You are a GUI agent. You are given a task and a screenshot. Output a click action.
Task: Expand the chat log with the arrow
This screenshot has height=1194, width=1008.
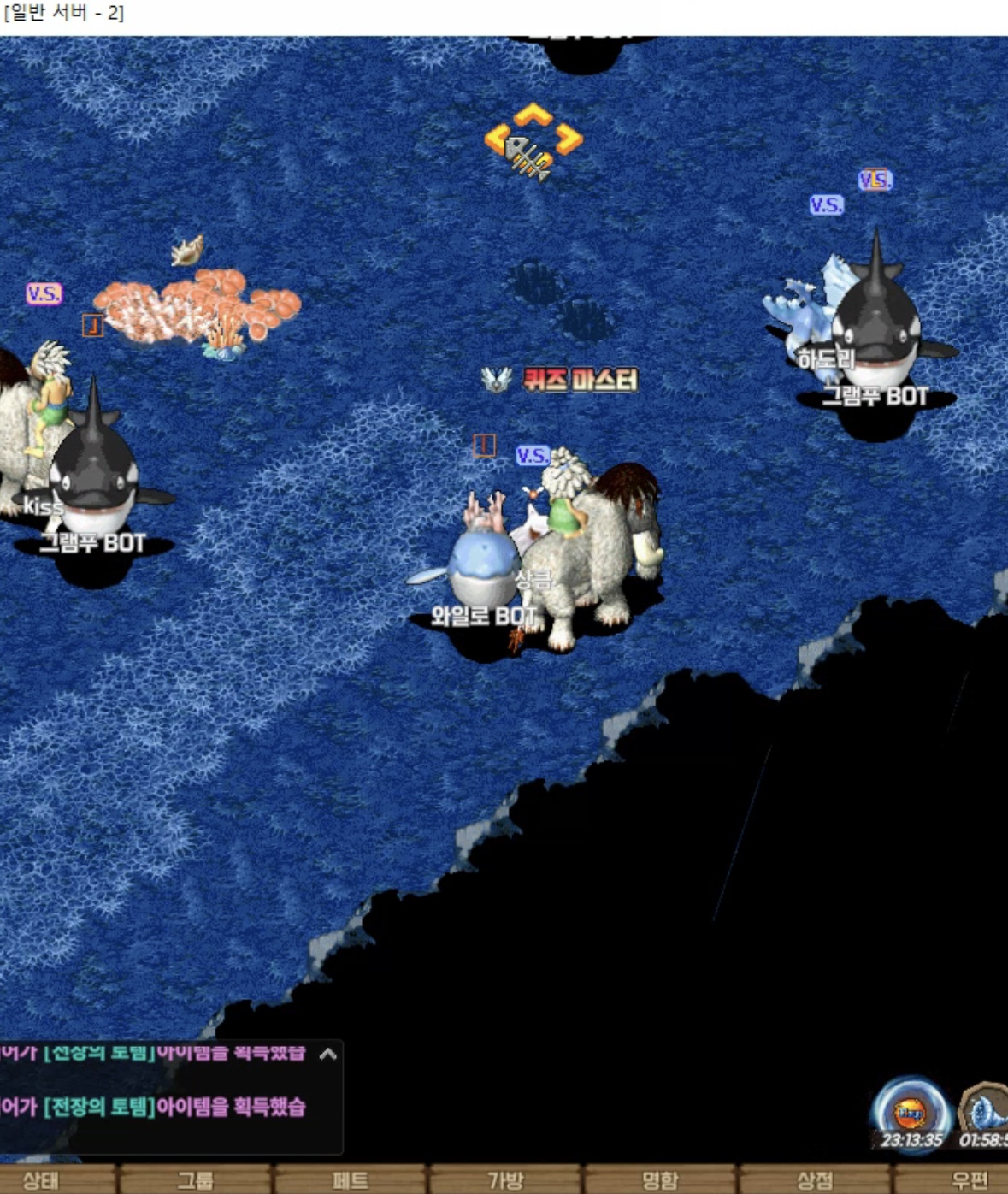pos(327,1055)
